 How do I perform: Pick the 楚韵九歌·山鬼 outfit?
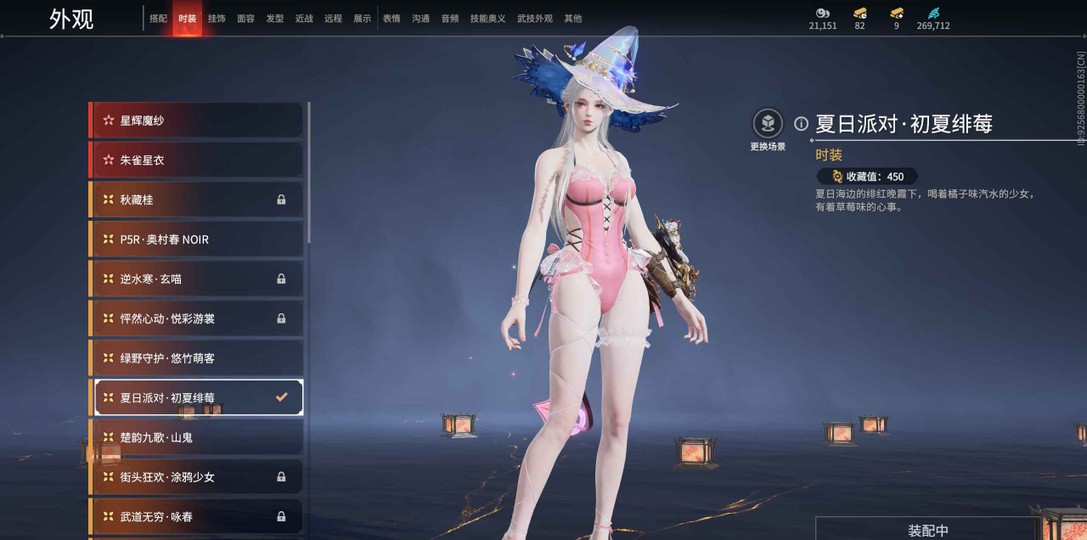coord(197,437)
